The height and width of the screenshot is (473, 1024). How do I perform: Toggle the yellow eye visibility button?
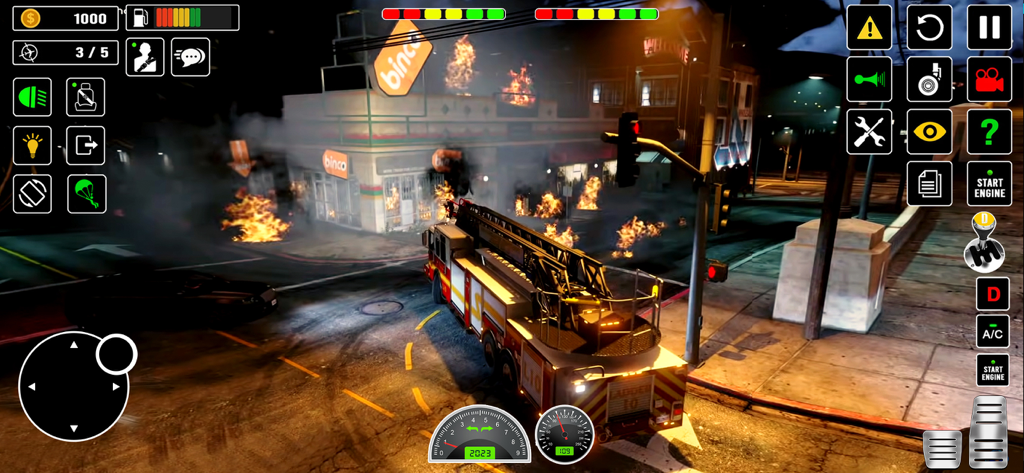(929, 132)
